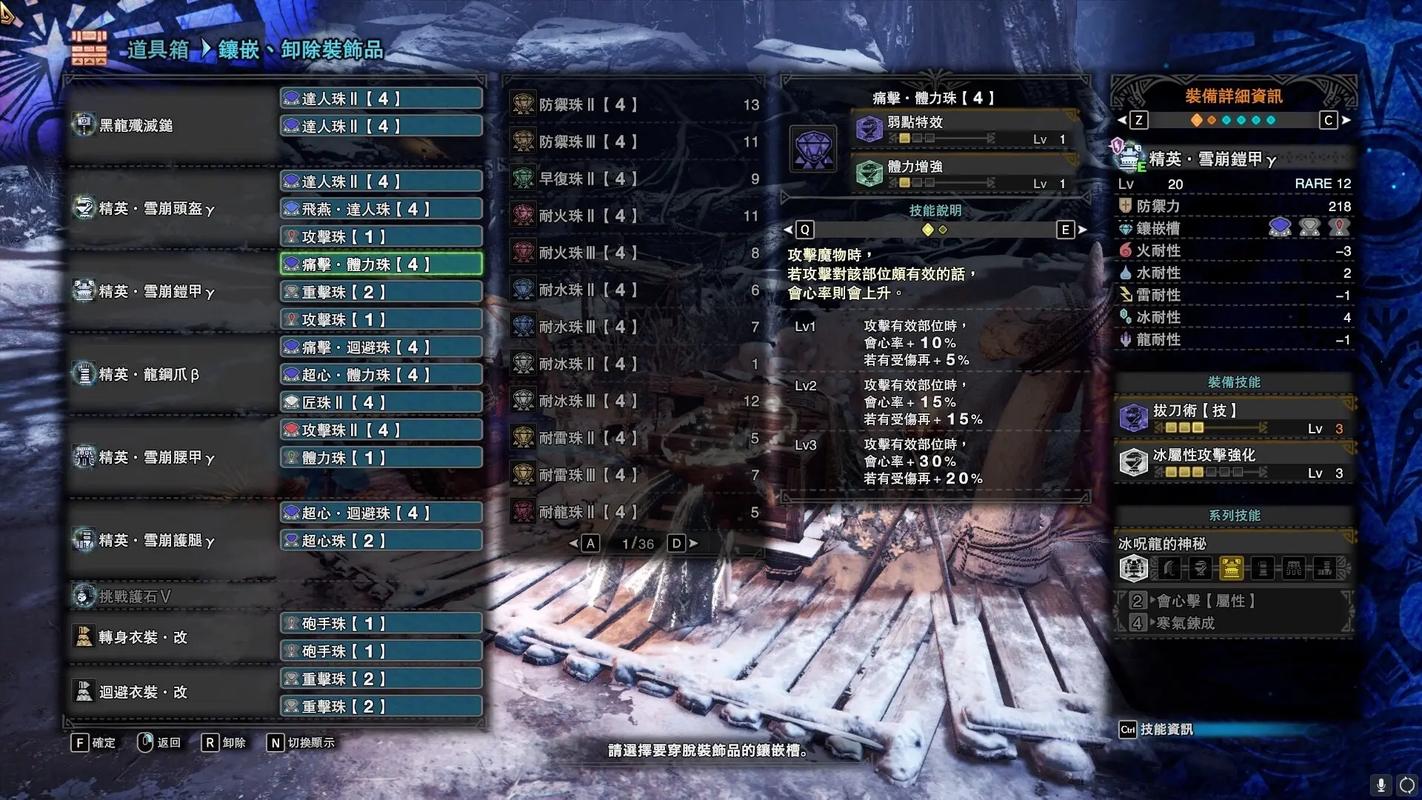Choose the 飛燕・達人珠【4】 slot
The height and width of the screenshot is (800, 1422).
(381, 209)
